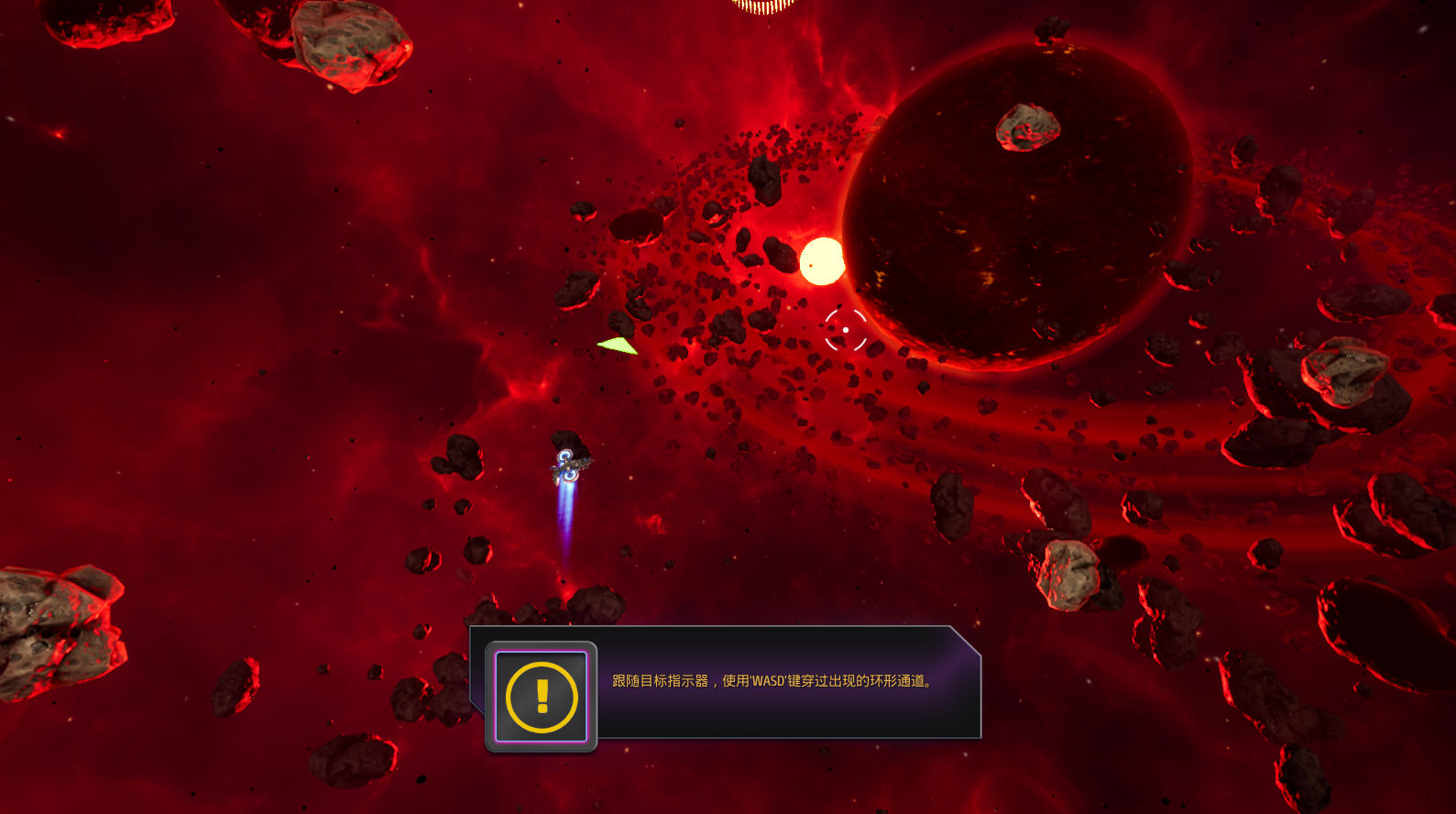Viewport: 1456px width, 814px height.
Task: Click the green target indicator arrow
Action: click(x=619, y=346)
